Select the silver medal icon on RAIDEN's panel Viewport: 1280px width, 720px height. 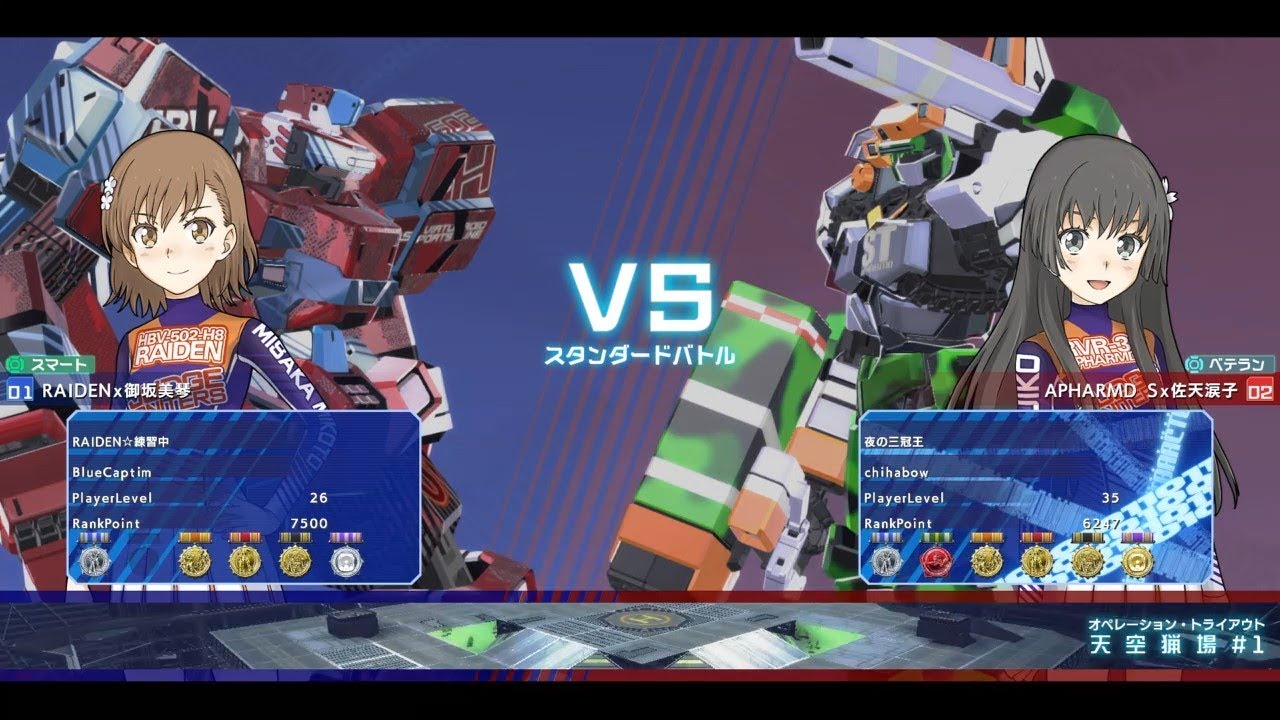pos(94,560)
